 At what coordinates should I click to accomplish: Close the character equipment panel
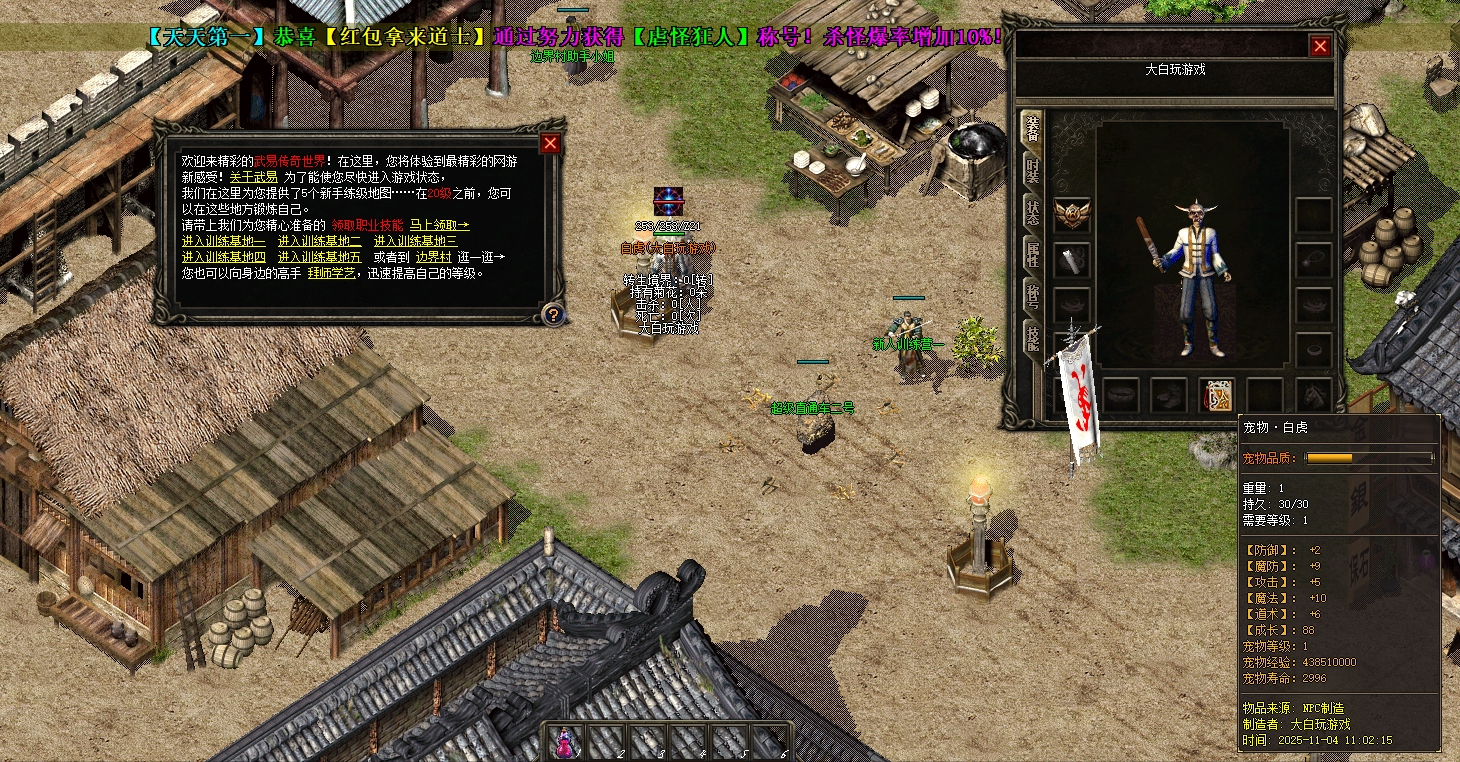[1320, 47]
